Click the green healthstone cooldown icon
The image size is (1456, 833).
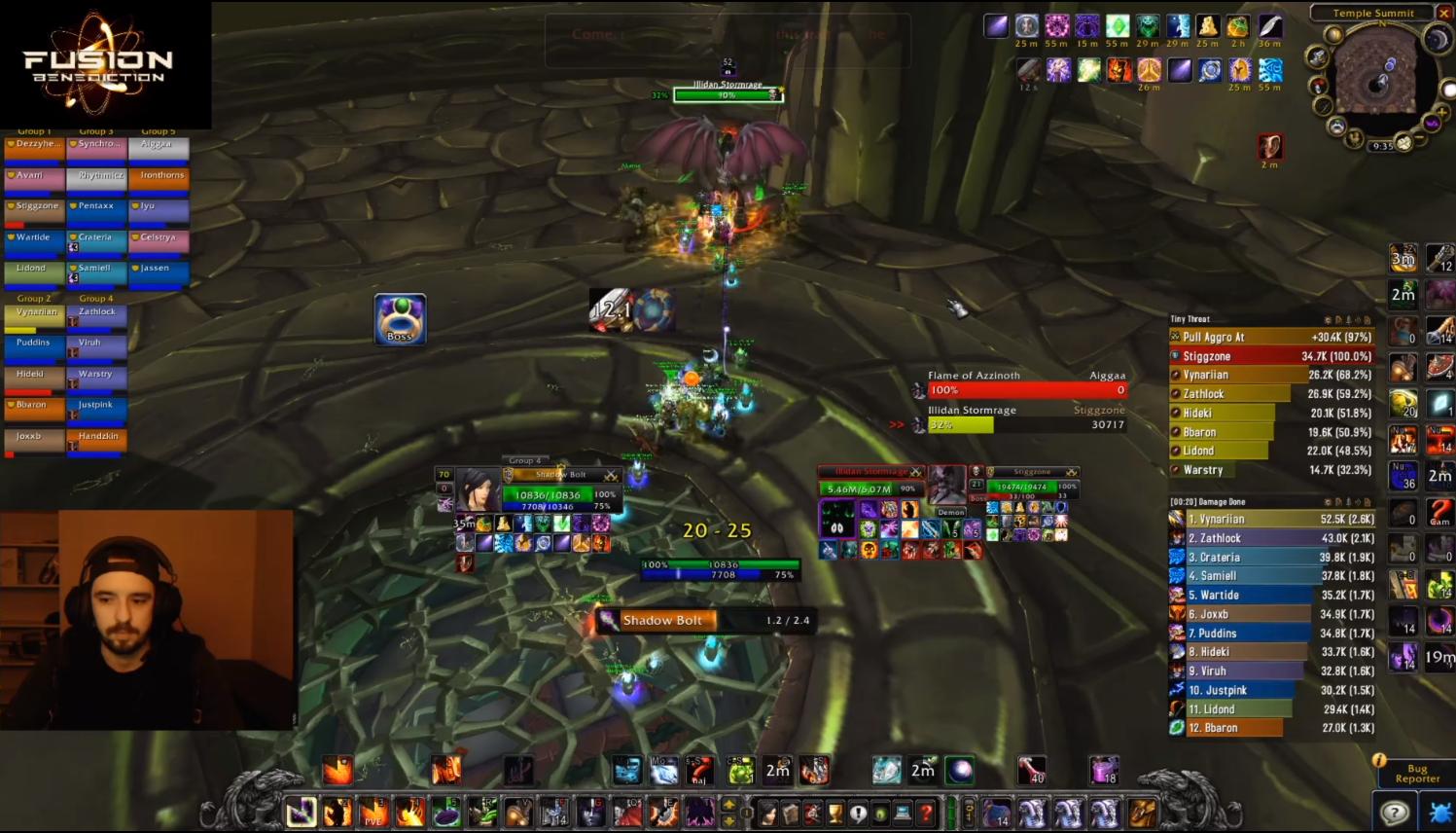[x=740, y=772]
